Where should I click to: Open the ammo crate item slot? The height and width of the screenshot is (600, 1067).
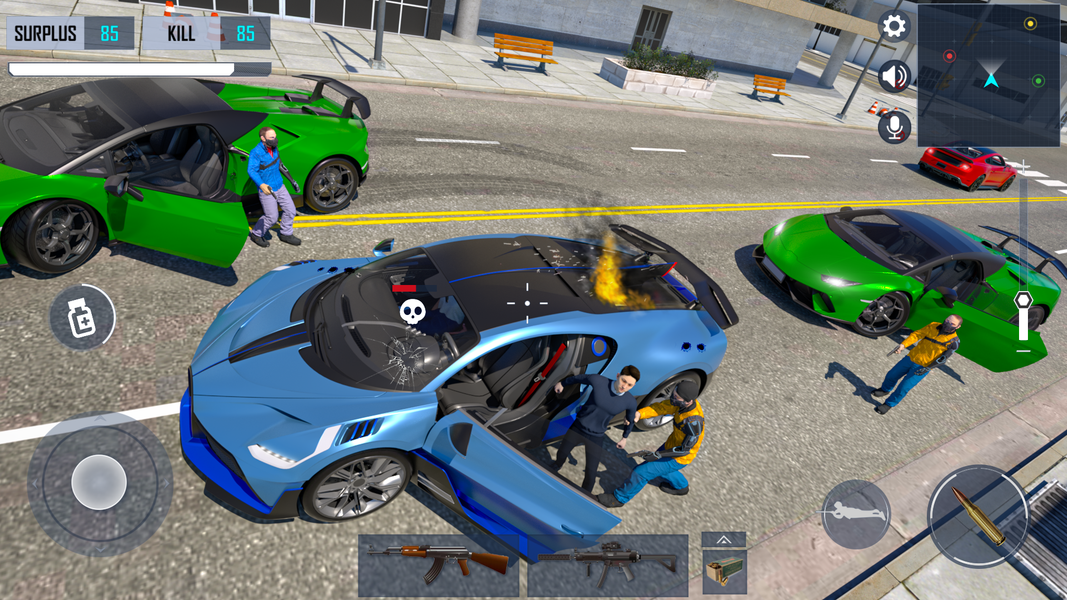724,573
